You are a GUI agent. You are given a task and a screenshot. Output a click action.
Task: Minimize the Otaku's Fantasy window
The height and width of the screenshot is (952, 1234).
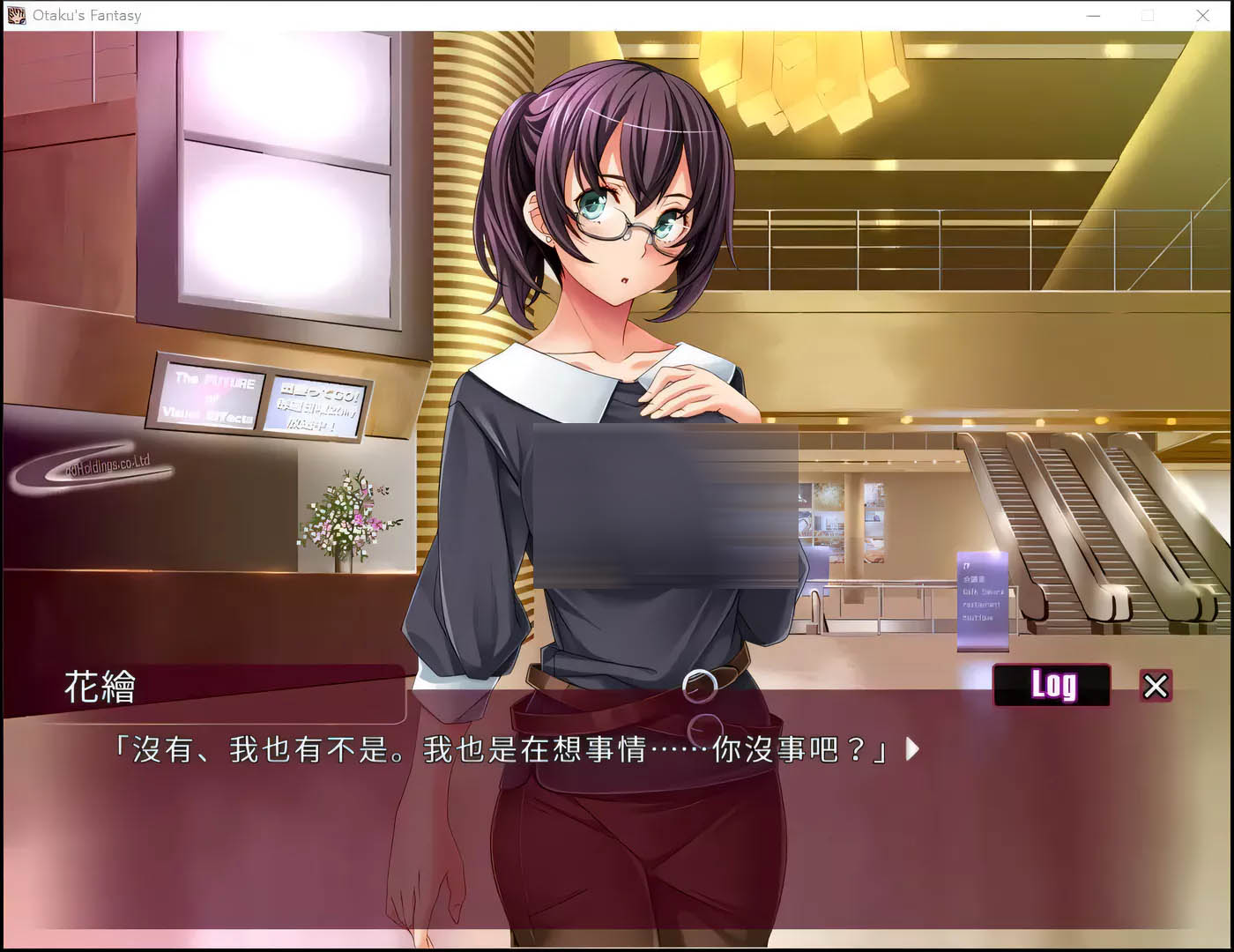pos(1092,15)
